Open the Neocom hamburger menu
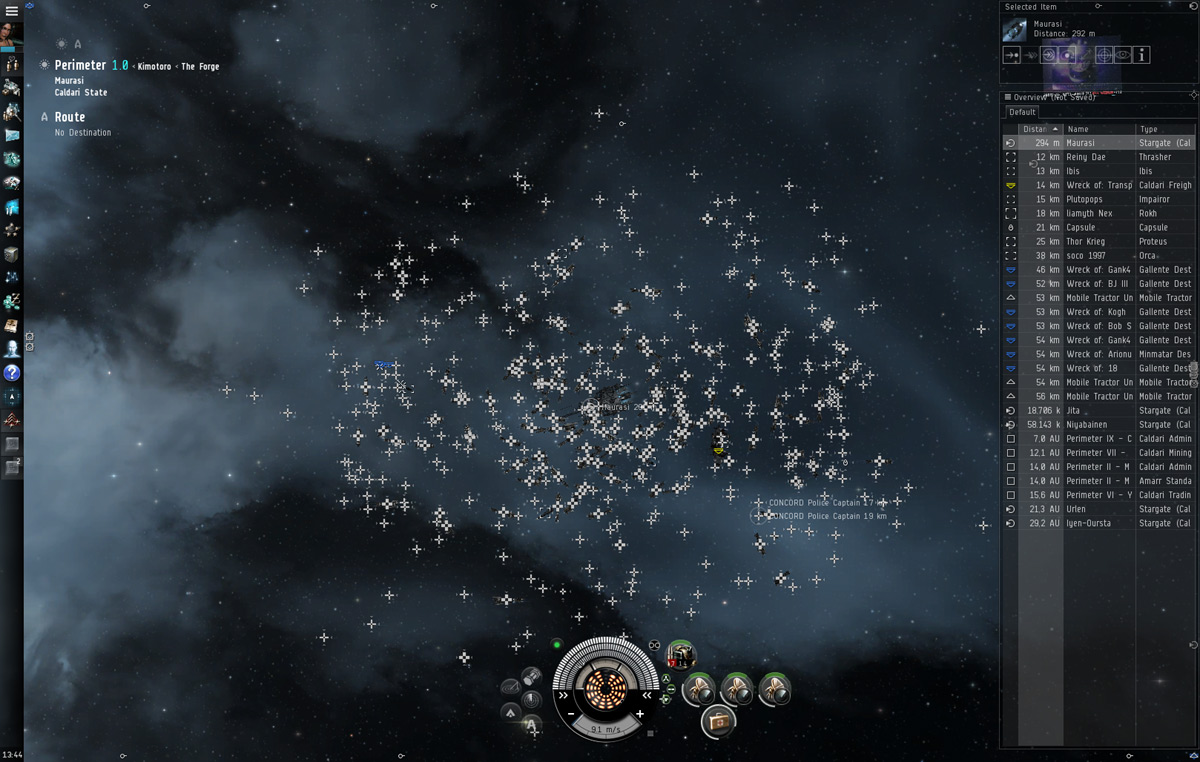 coord(12,11)
